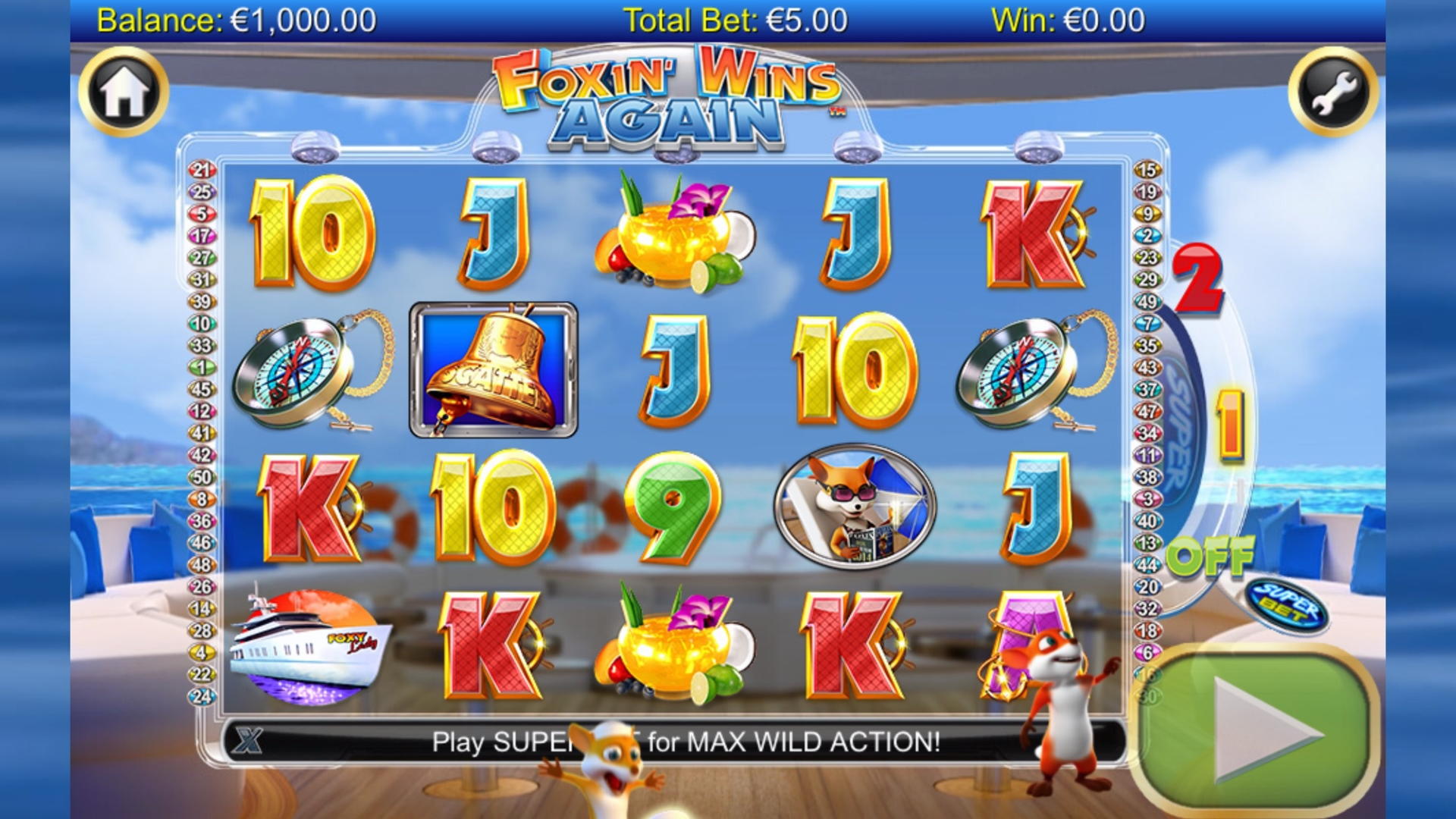Open the wrench settings menu

click(1332, 92)
